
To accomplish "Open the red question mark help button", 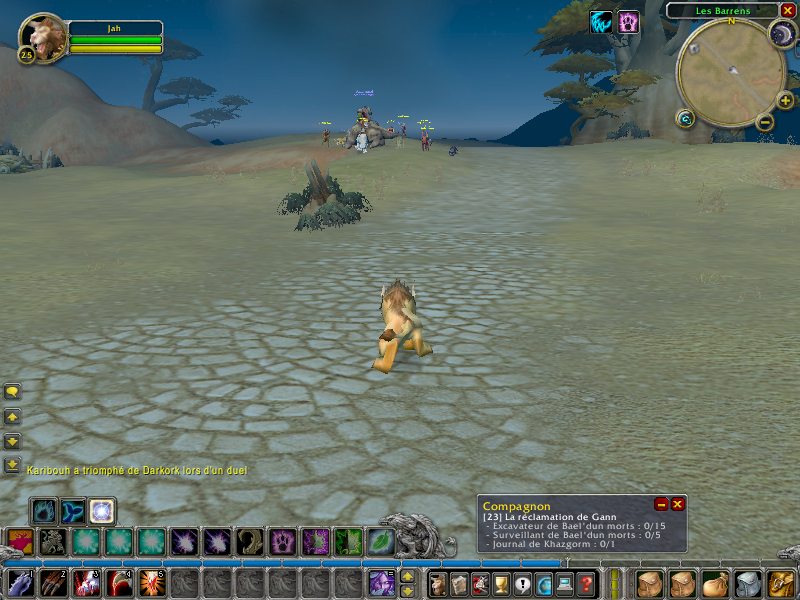I will [x=587, y=583].
